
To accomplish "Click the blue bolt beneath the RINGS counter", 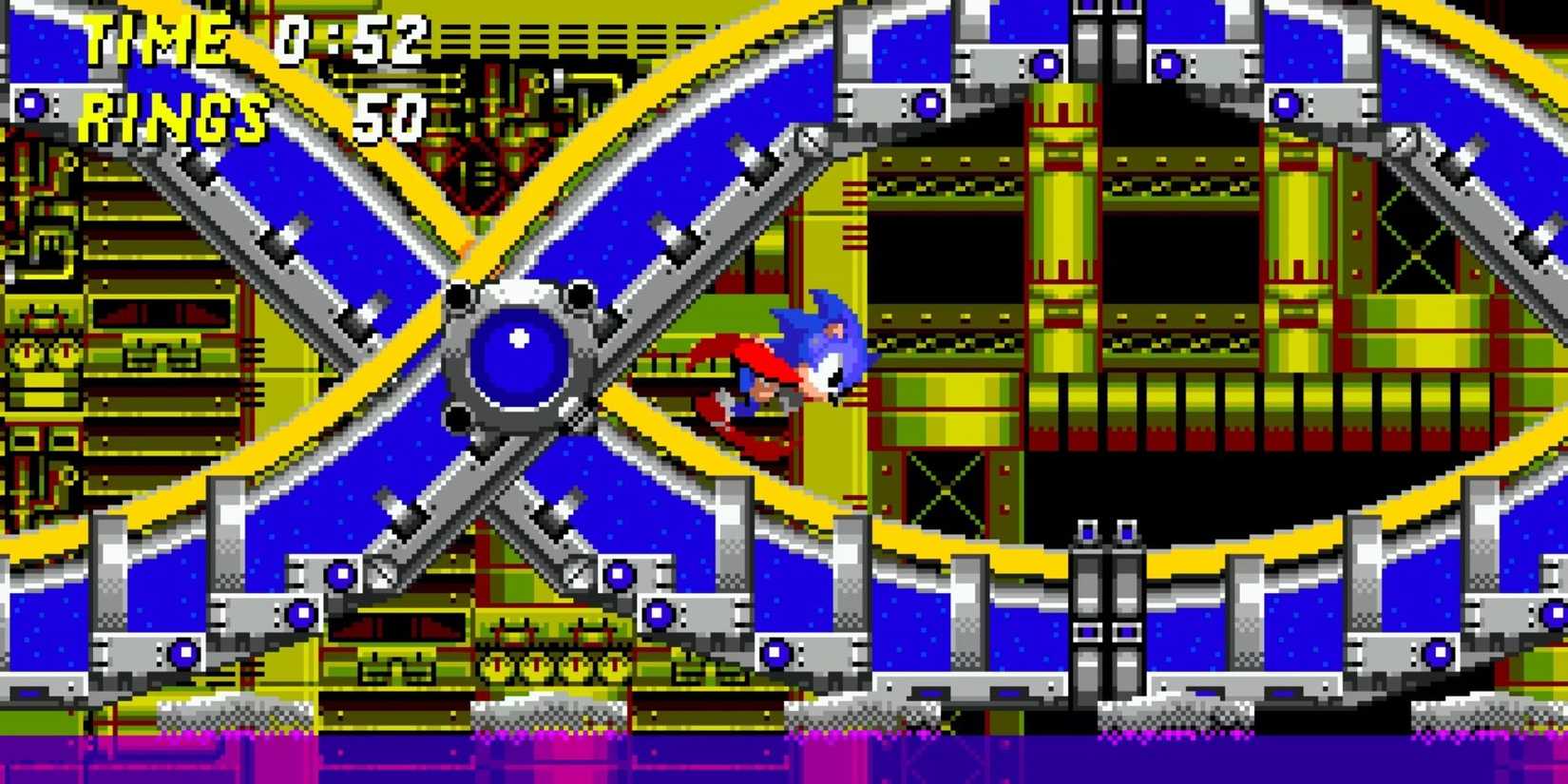I will tap(33, 103).
